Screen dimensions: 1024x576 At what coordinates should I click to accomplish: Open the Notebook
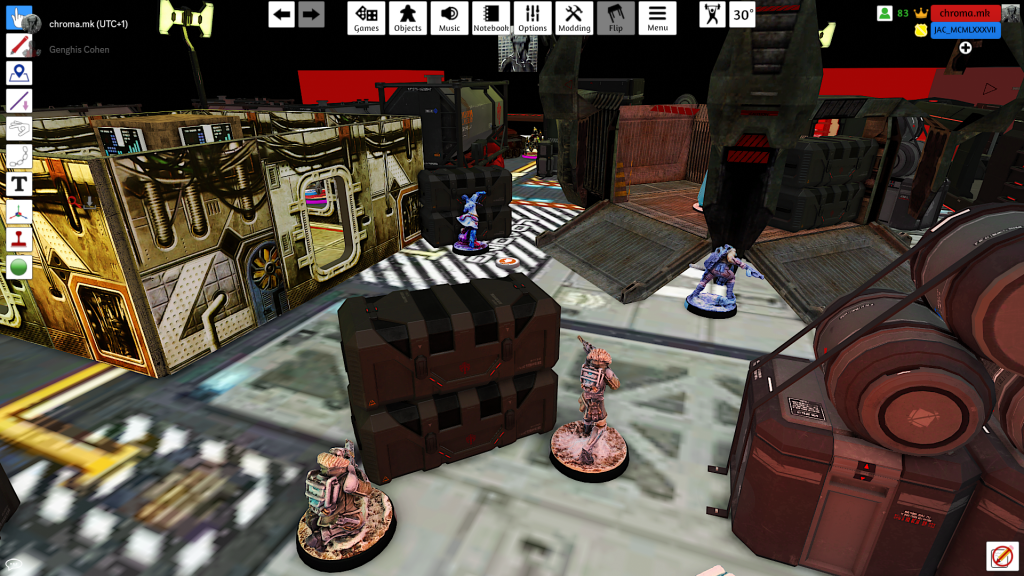(491, 17)
